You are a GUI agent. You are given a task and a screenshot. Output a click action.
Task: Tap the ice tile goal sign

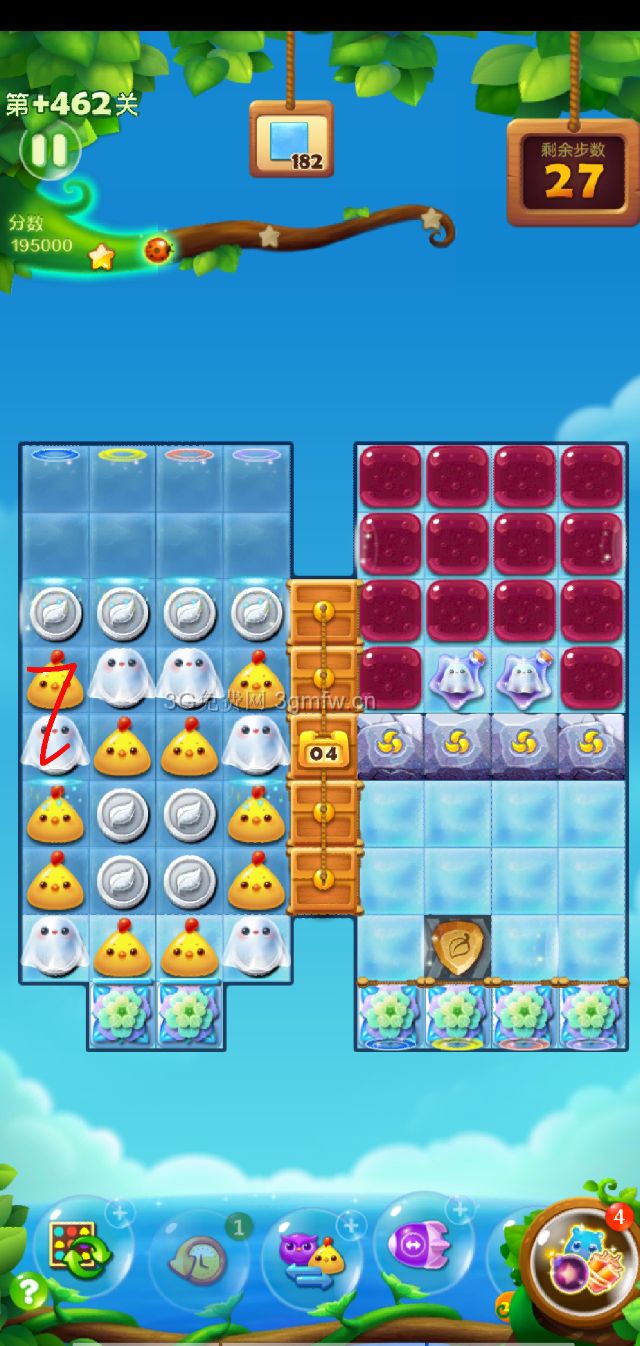[291, 139]
